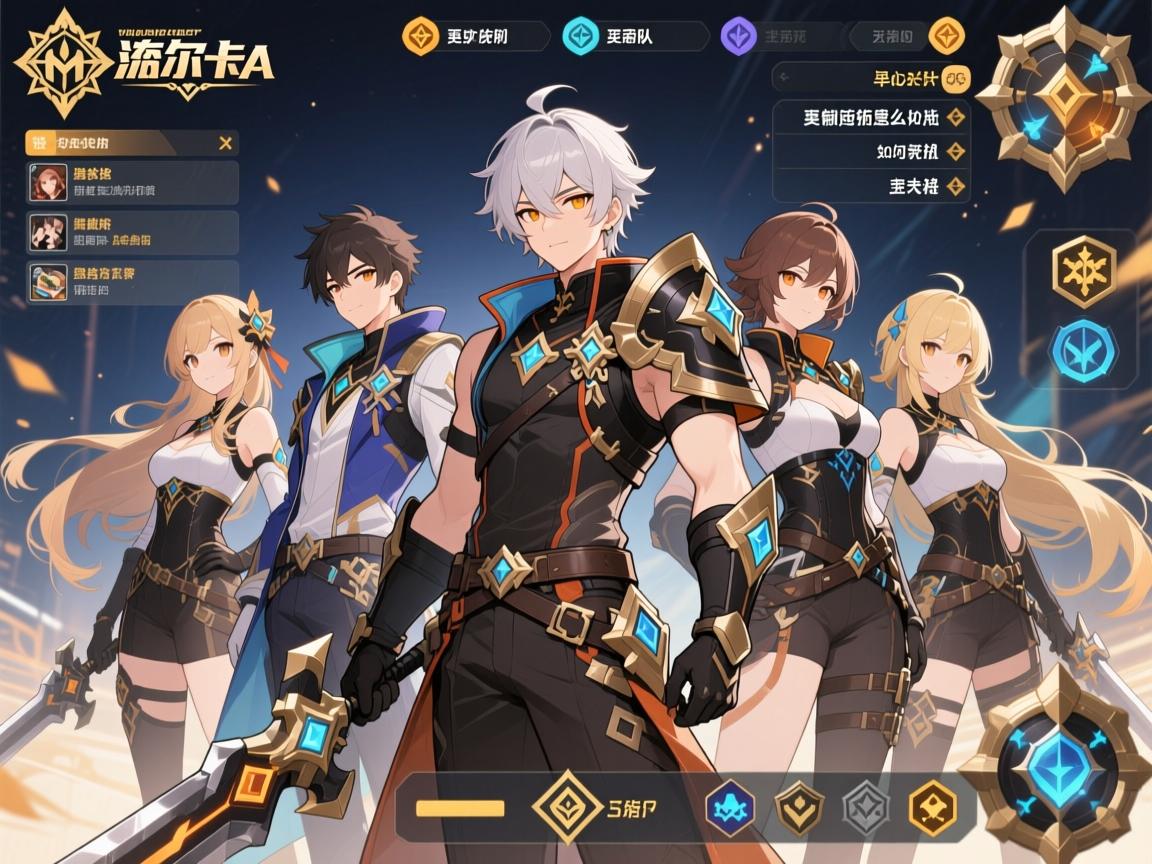The width and height of the screenshot is (1152, 864).
Task: Activate the gold hexagon snowflake icon
Action: [x=1083, y=272]
